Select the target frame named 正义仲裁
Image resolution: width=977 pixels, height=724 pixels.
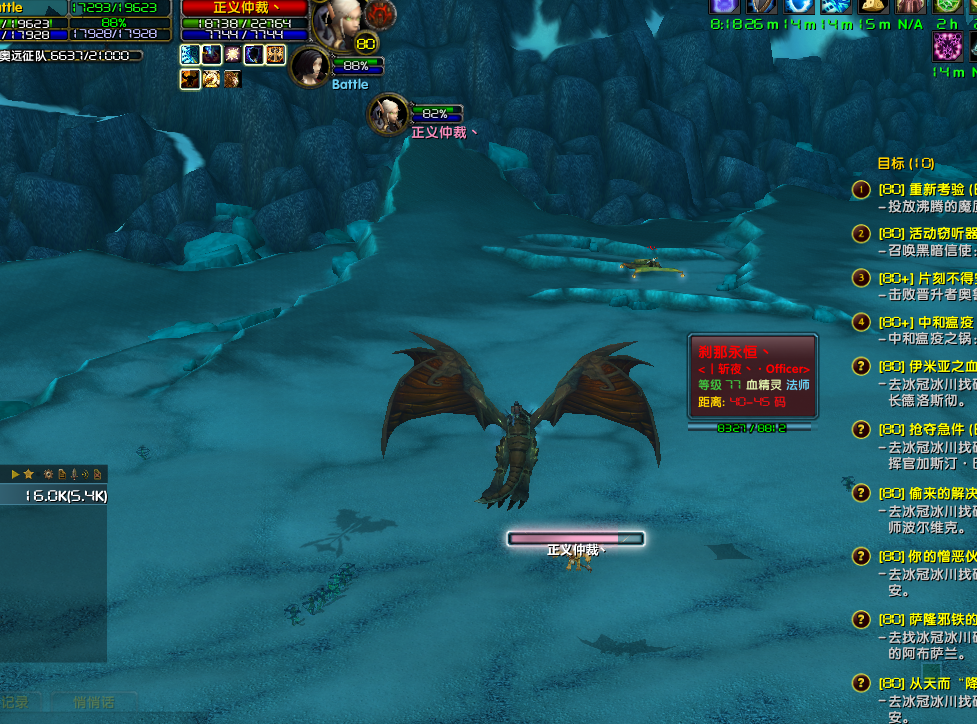click(x=245, y=8)
